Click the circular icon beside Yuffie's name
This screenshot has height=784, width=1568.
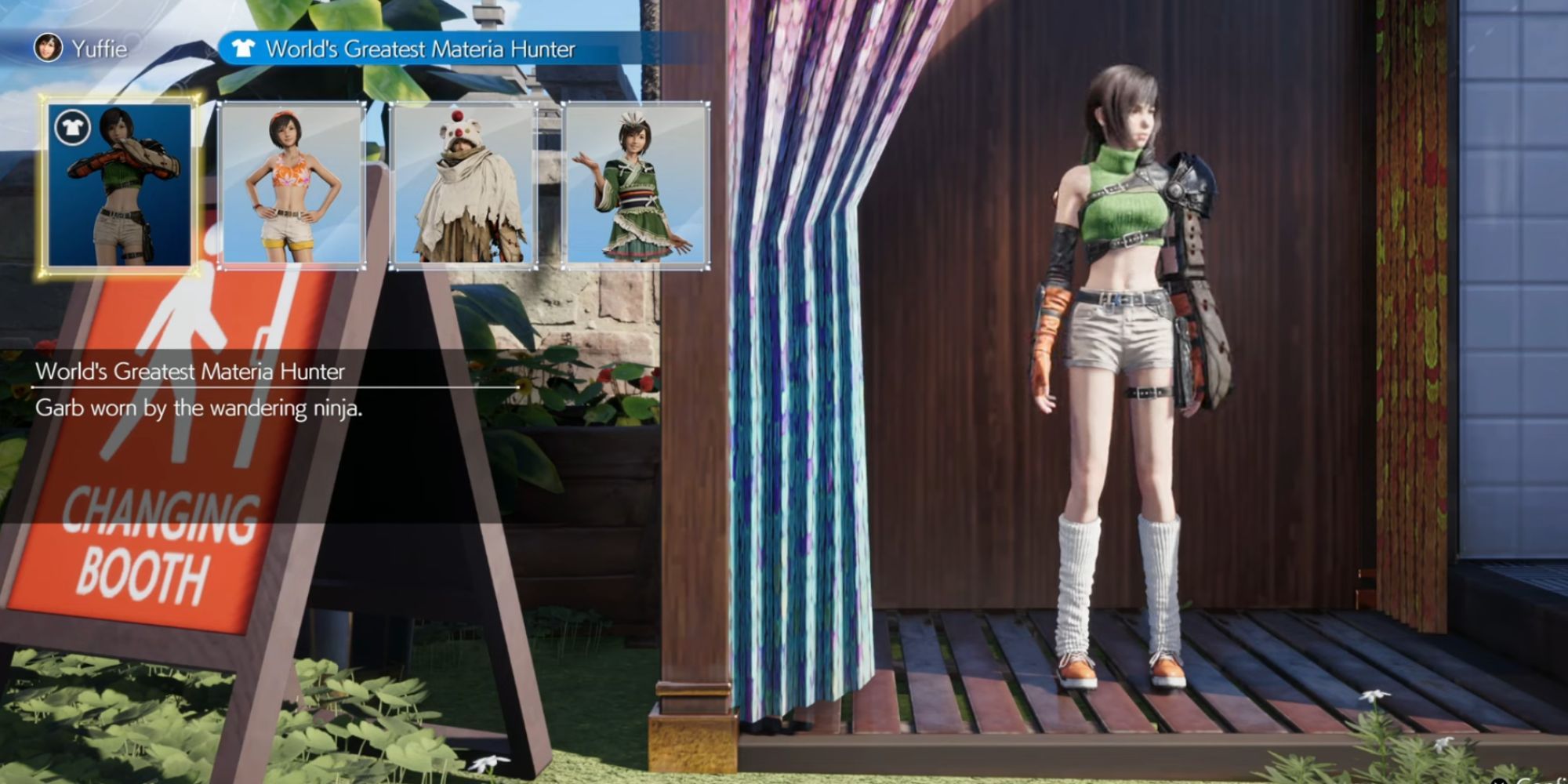[x=47, y=47]
